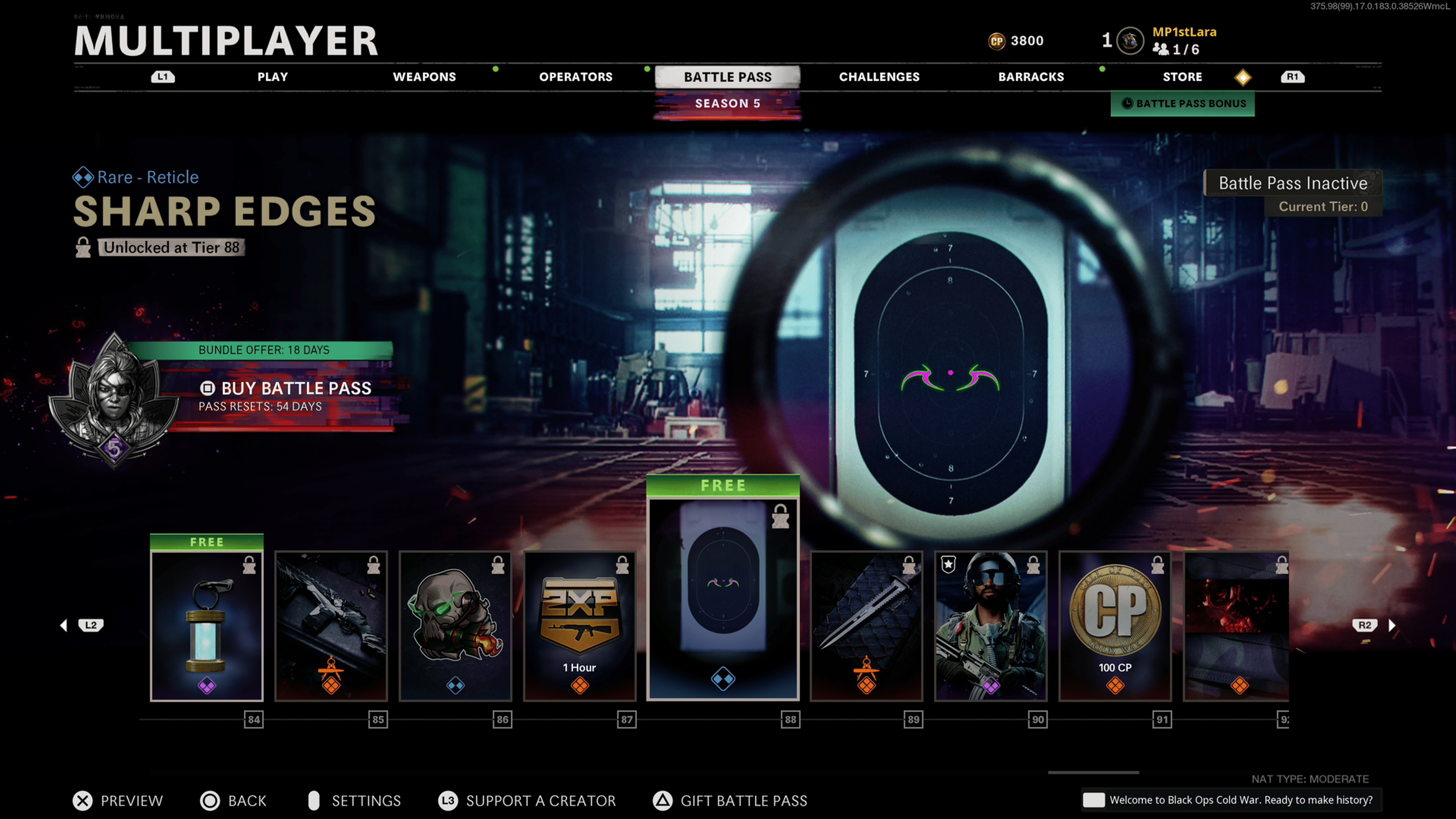Select the Battle Pass tab
Screen dimensions: 1456x819
[728, 77]
